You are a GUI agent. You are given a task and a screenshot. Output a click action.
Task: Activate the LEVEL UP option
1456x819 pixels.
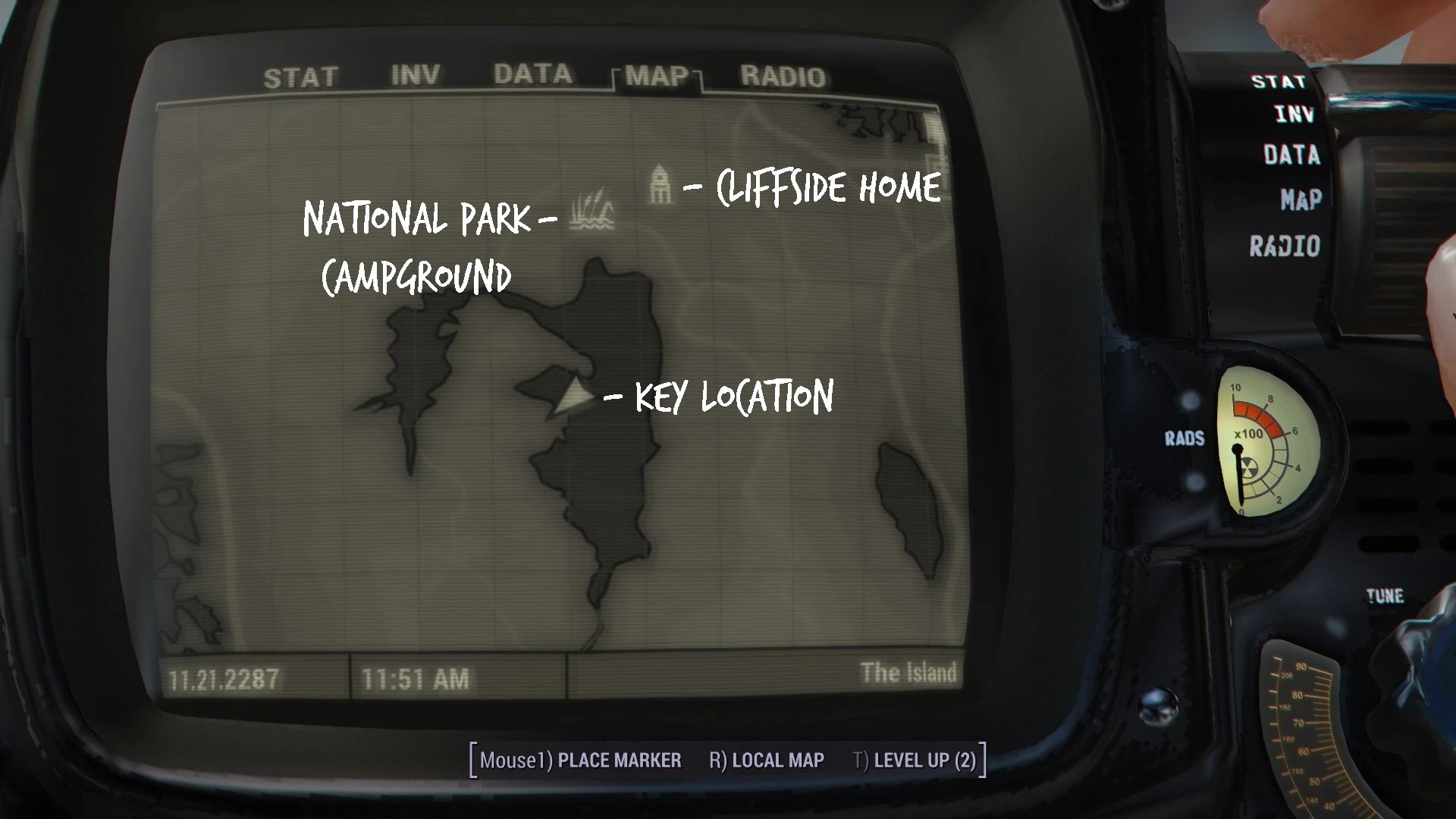(915, 761)
